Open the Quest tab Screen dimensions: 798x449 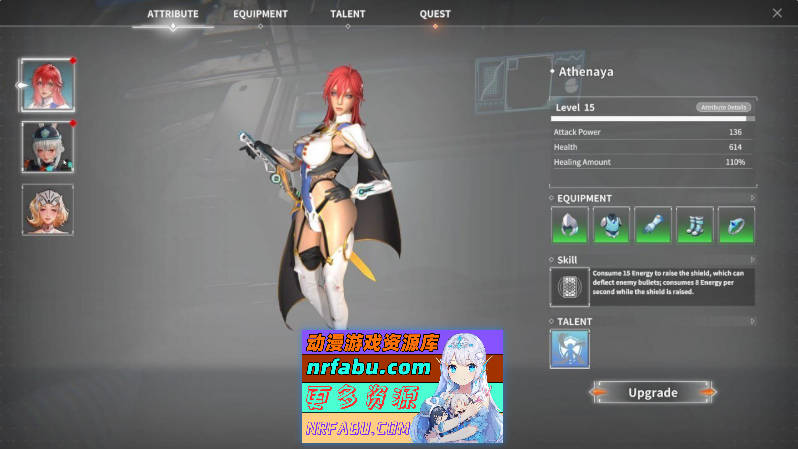coord(435,14)
